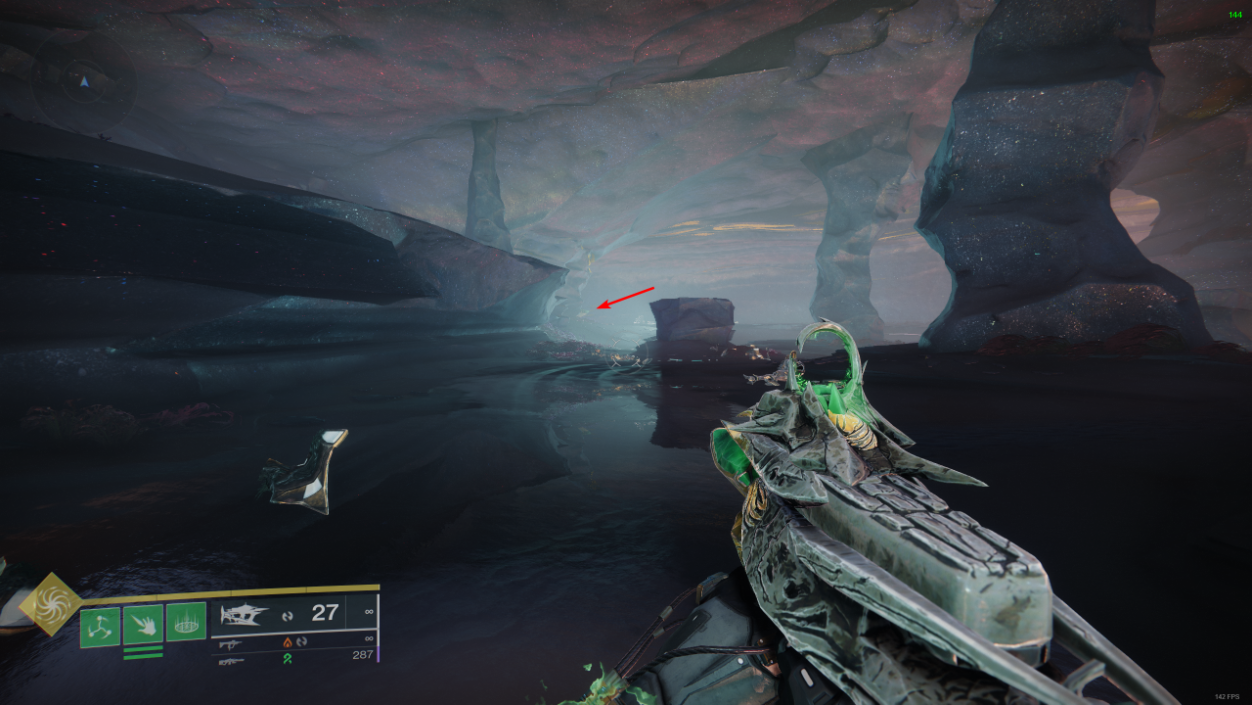The width and height of the screenshot is (1252, 705).
Task: Select the equipped weapon slot showing 27
Action: coord(245,613)
